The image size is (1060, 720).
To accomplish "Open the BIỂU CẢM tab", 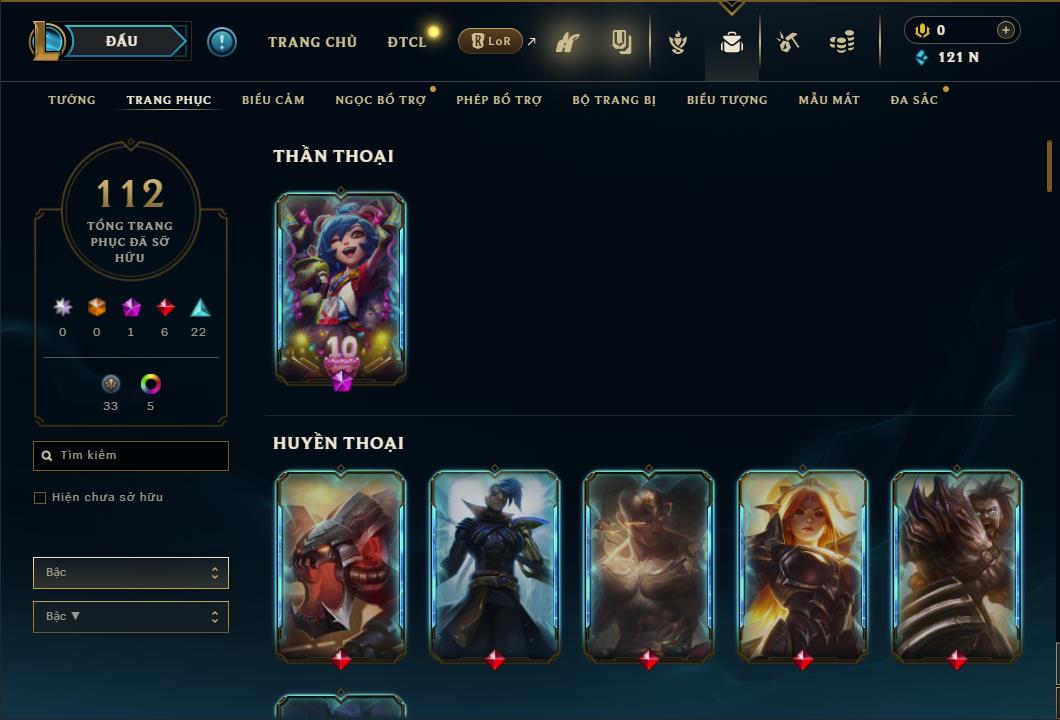I will click(273, 100).
